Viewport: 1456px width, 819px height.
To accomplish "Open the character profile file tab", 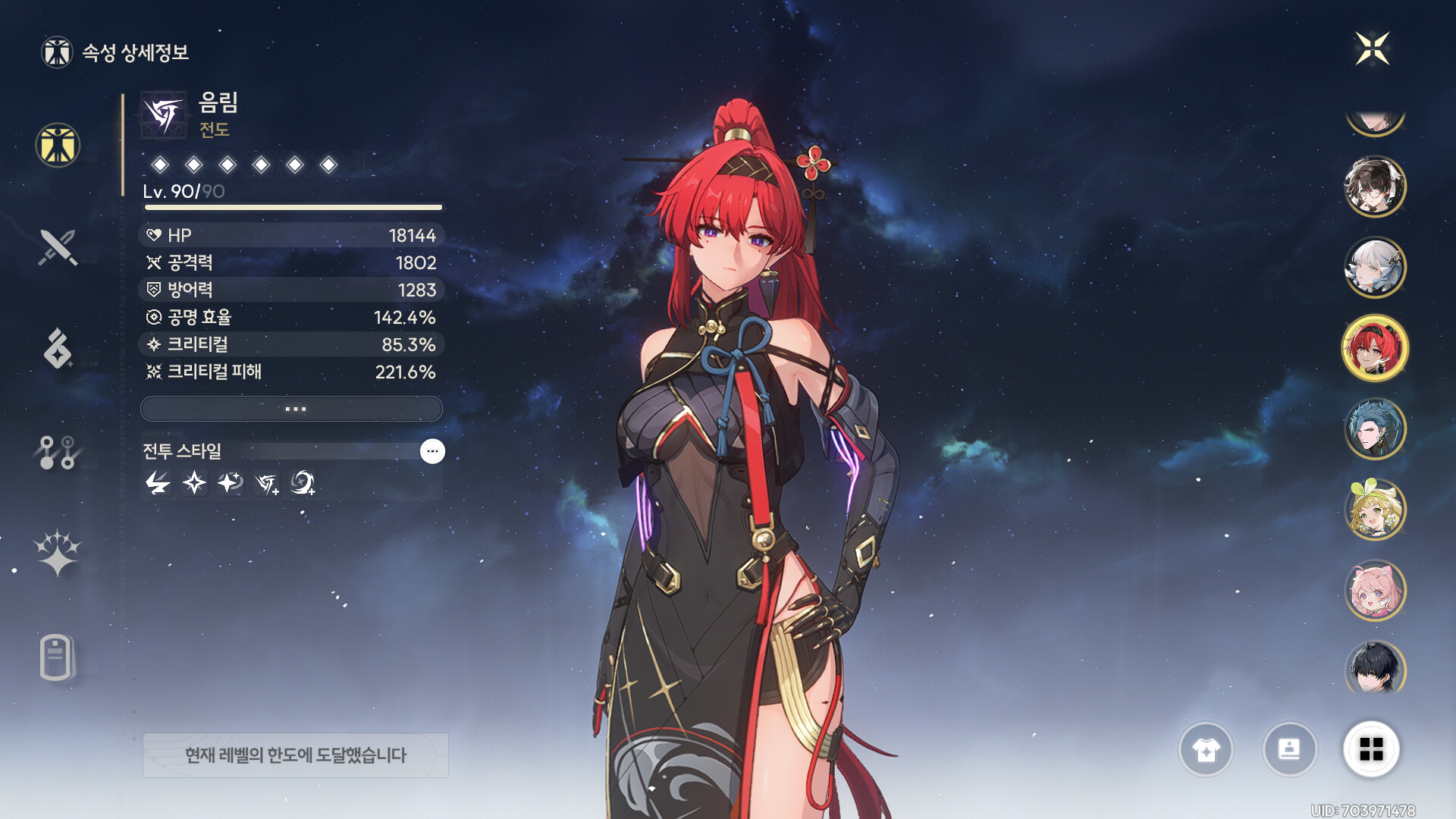I will tap(58, 657).
